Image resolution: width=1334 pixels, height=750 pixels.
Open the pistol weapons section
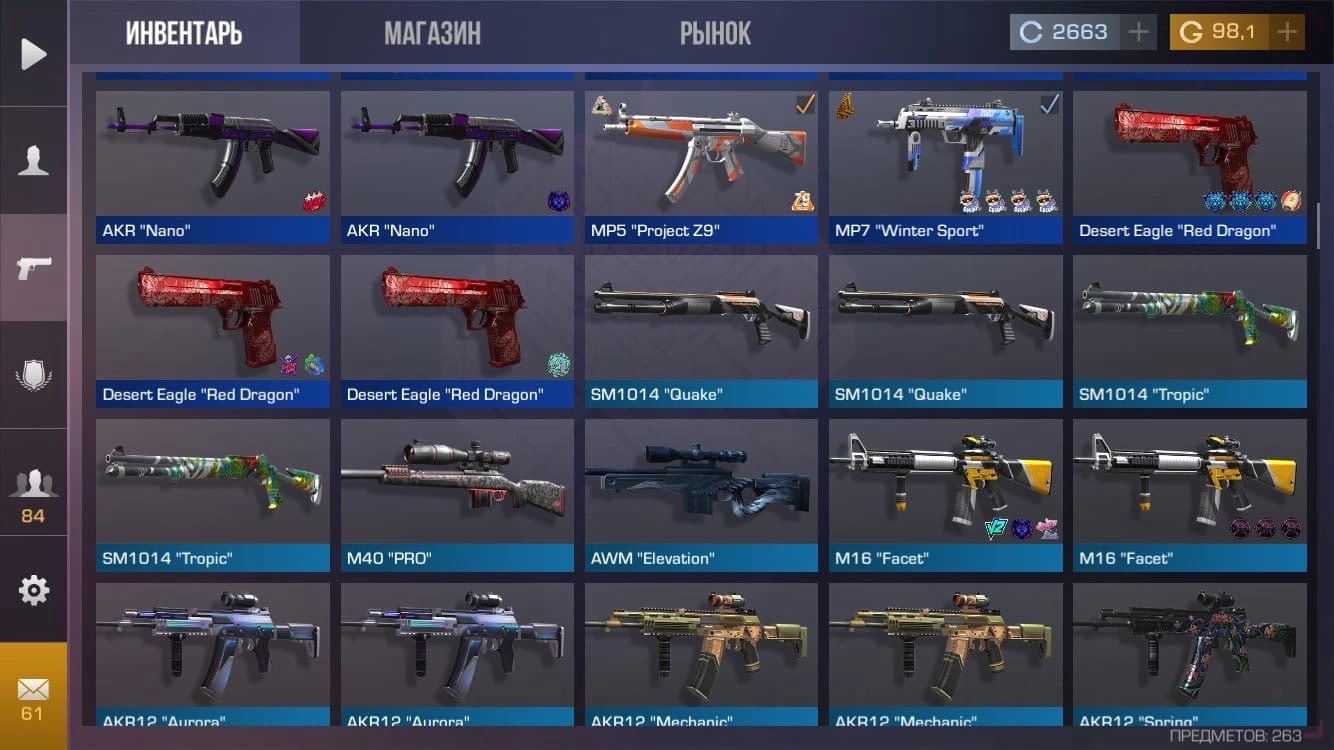click(x=34, y=267)
